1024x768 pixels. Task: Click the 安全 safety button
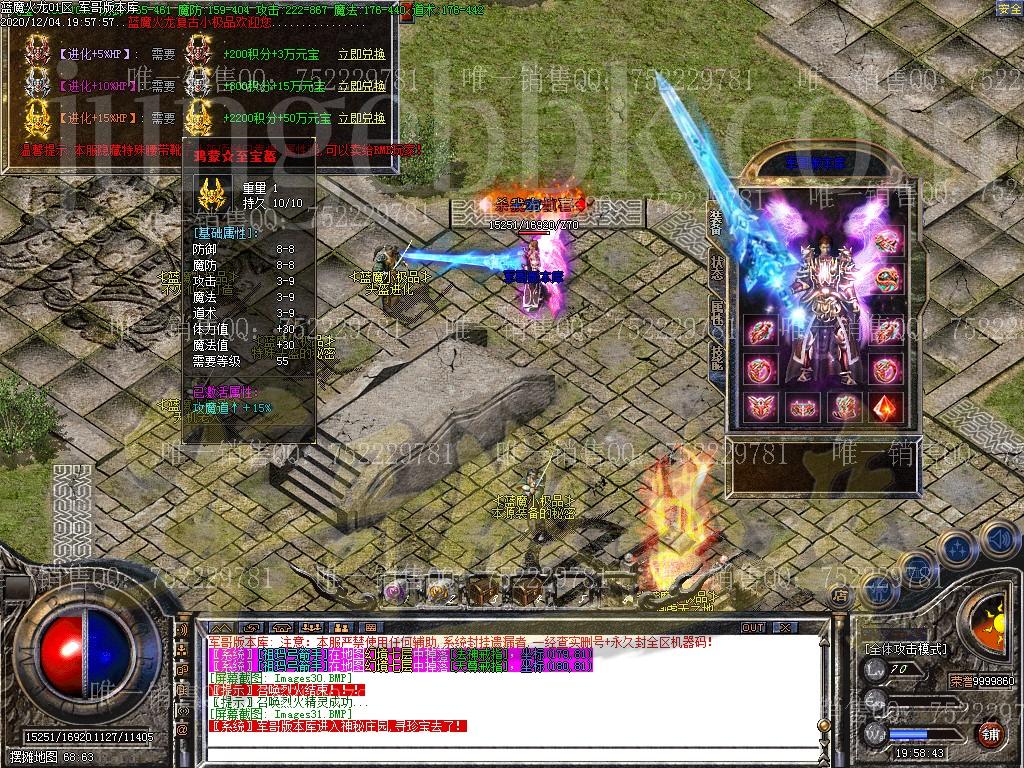point(1008,9)
